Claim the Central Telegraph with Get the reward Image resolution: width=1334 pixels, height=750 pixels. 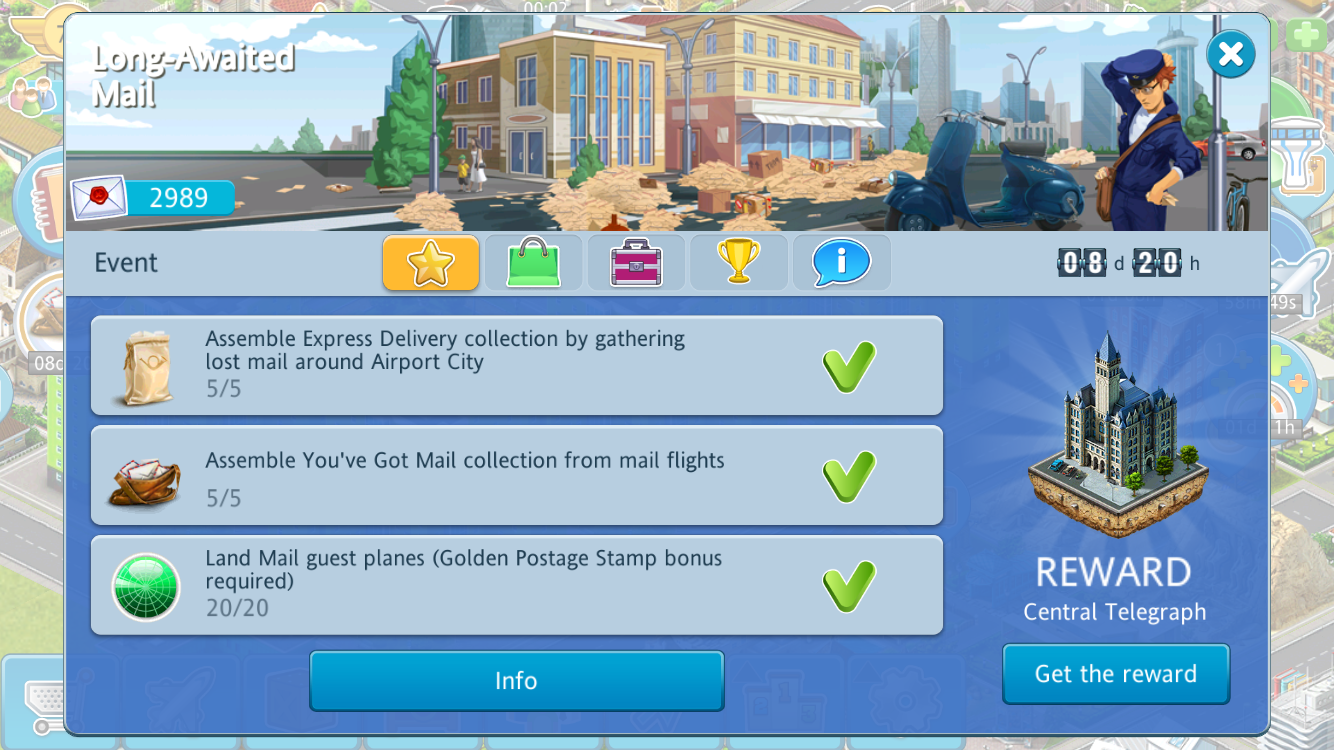1115,674
